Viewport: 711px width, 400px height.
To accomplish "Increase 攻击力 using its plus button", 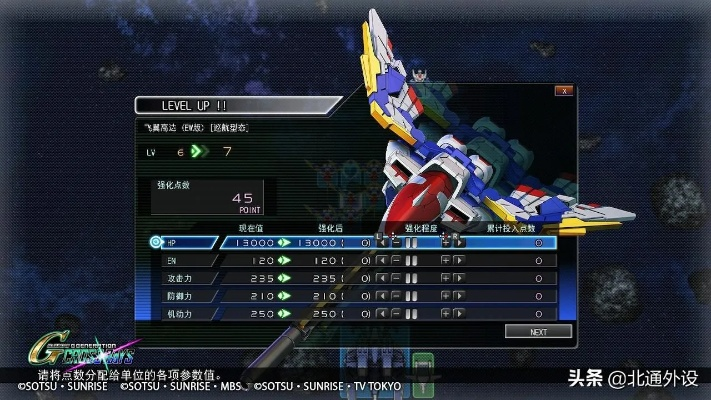I will point(446,278).
